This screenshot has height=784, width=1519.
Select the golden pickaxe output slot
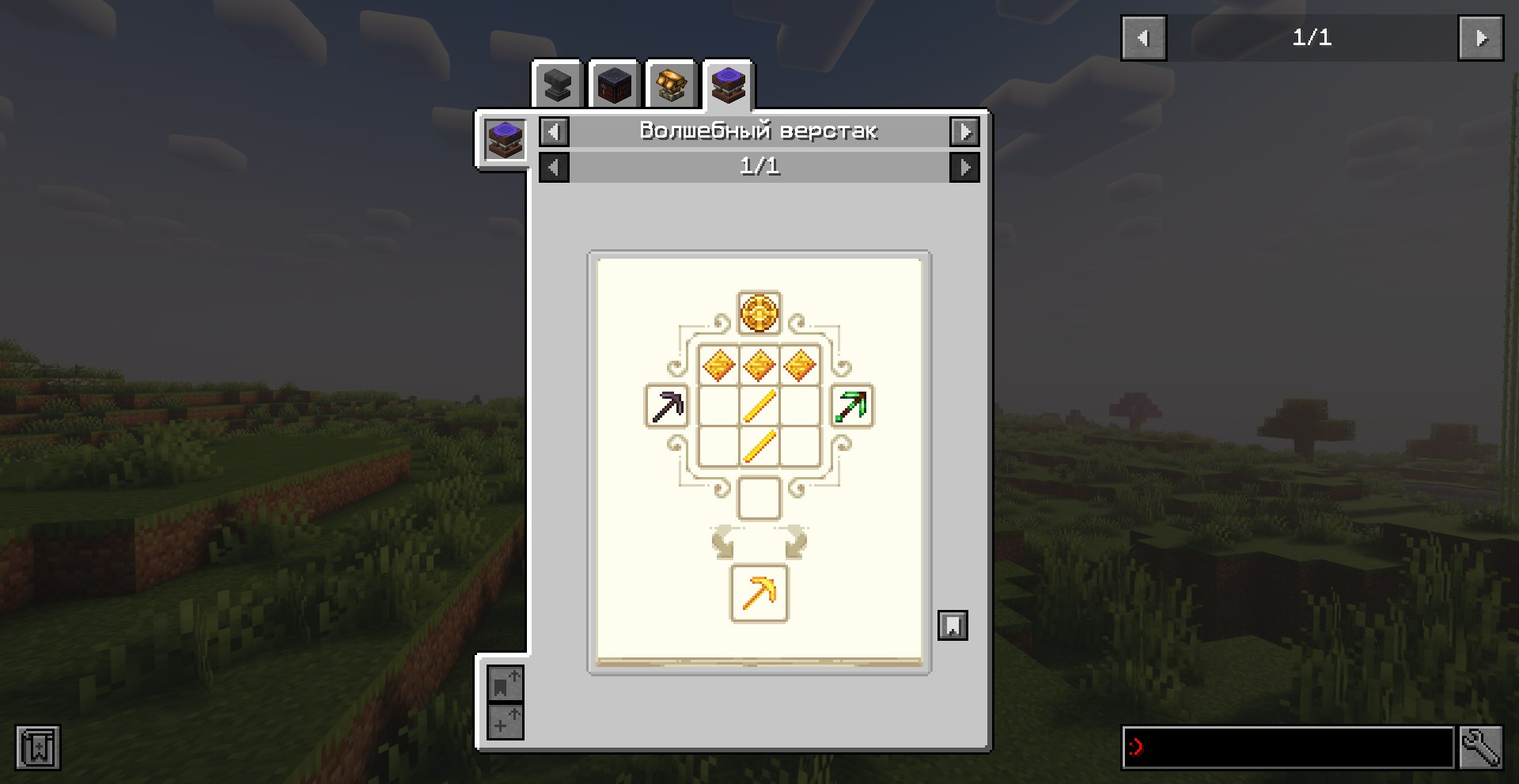click(x=759, y=593)
